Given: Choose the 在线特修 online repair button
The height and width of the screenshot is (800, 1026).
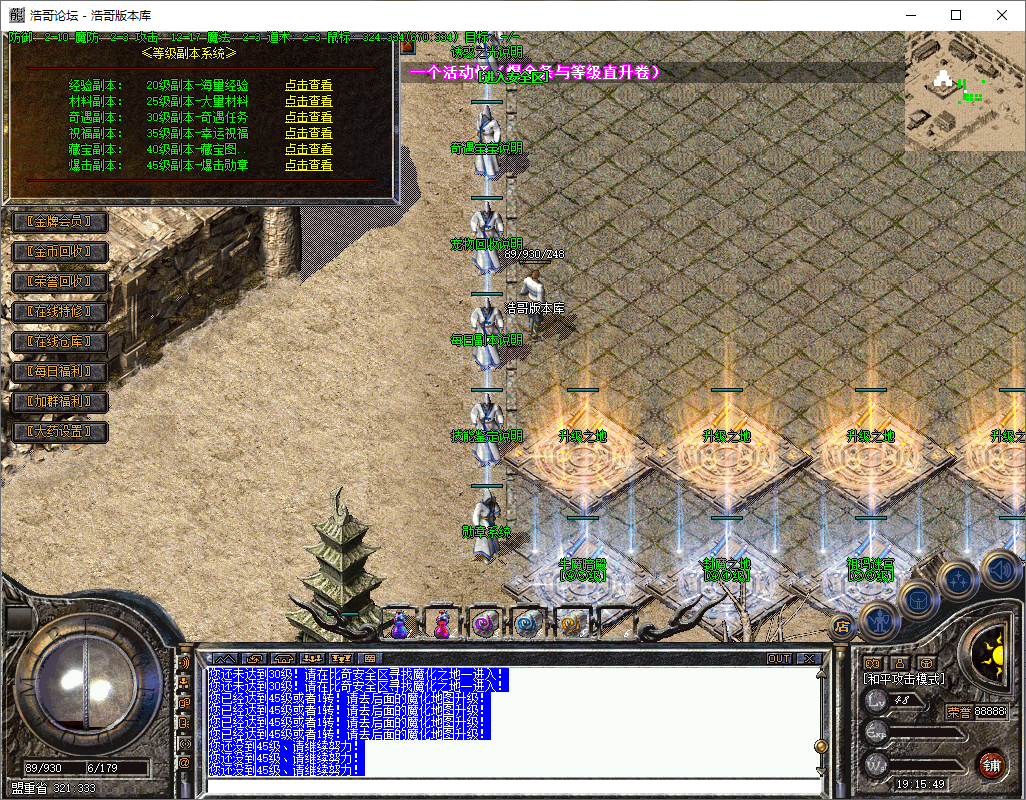Looking at the screenshot, I should tap(59, 312).
